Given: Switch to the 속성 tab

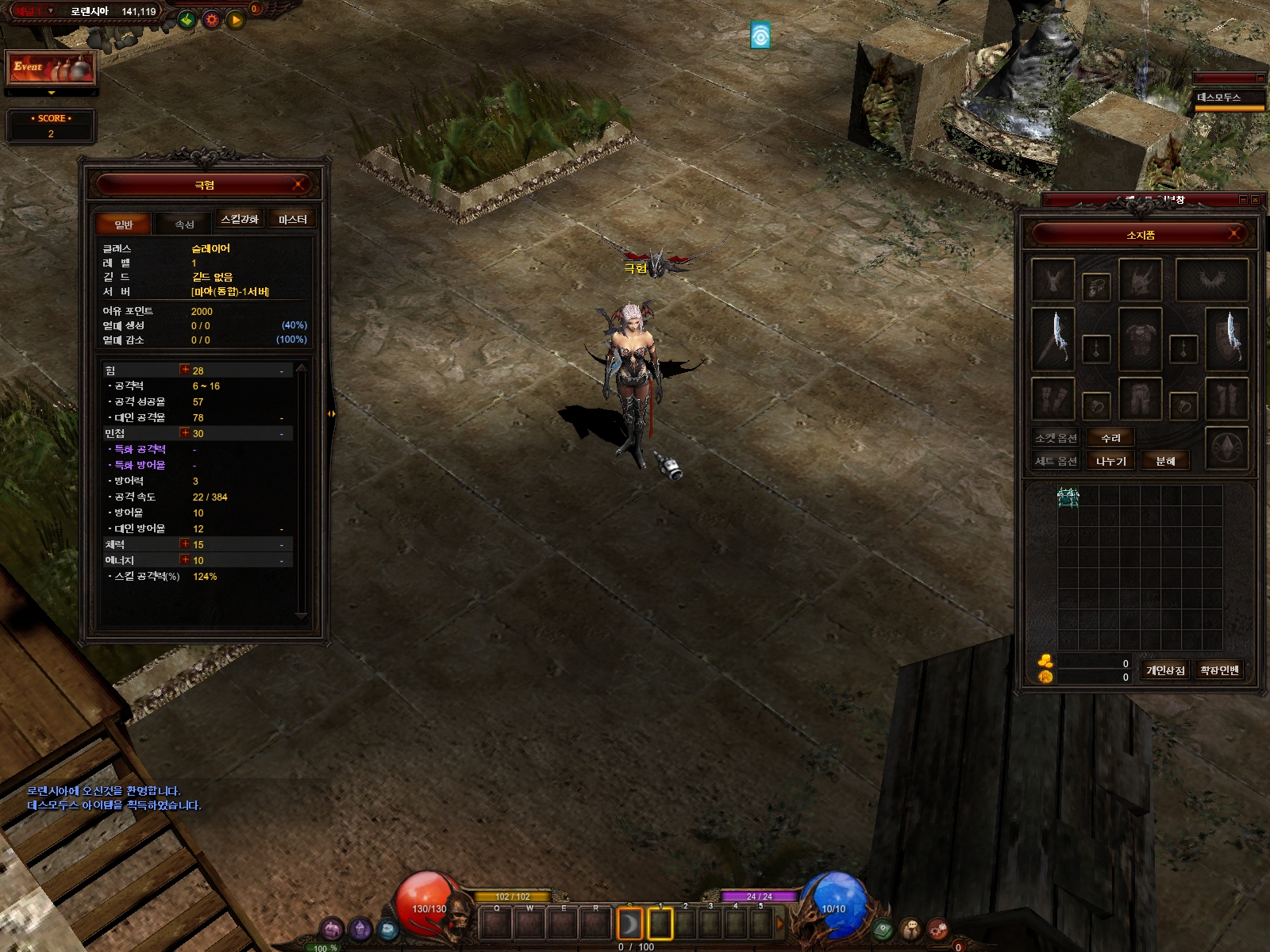Looking at the screenshot, I should [184, 225].
